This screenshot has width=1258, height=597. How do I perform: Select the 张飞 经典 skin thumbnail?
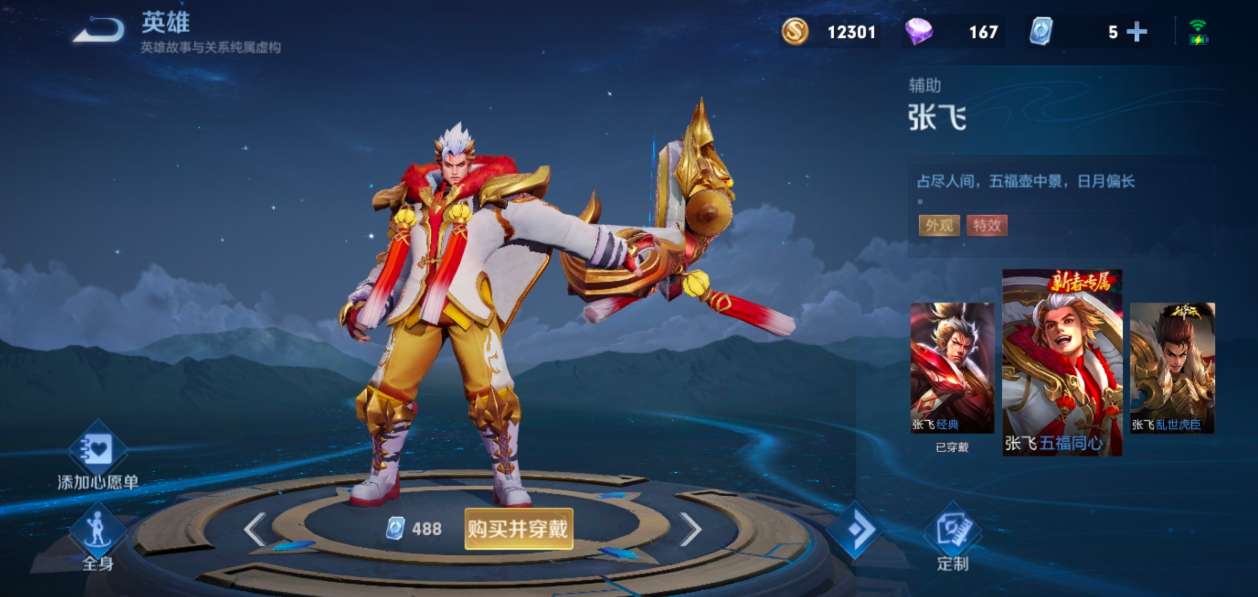click(952, 368)
